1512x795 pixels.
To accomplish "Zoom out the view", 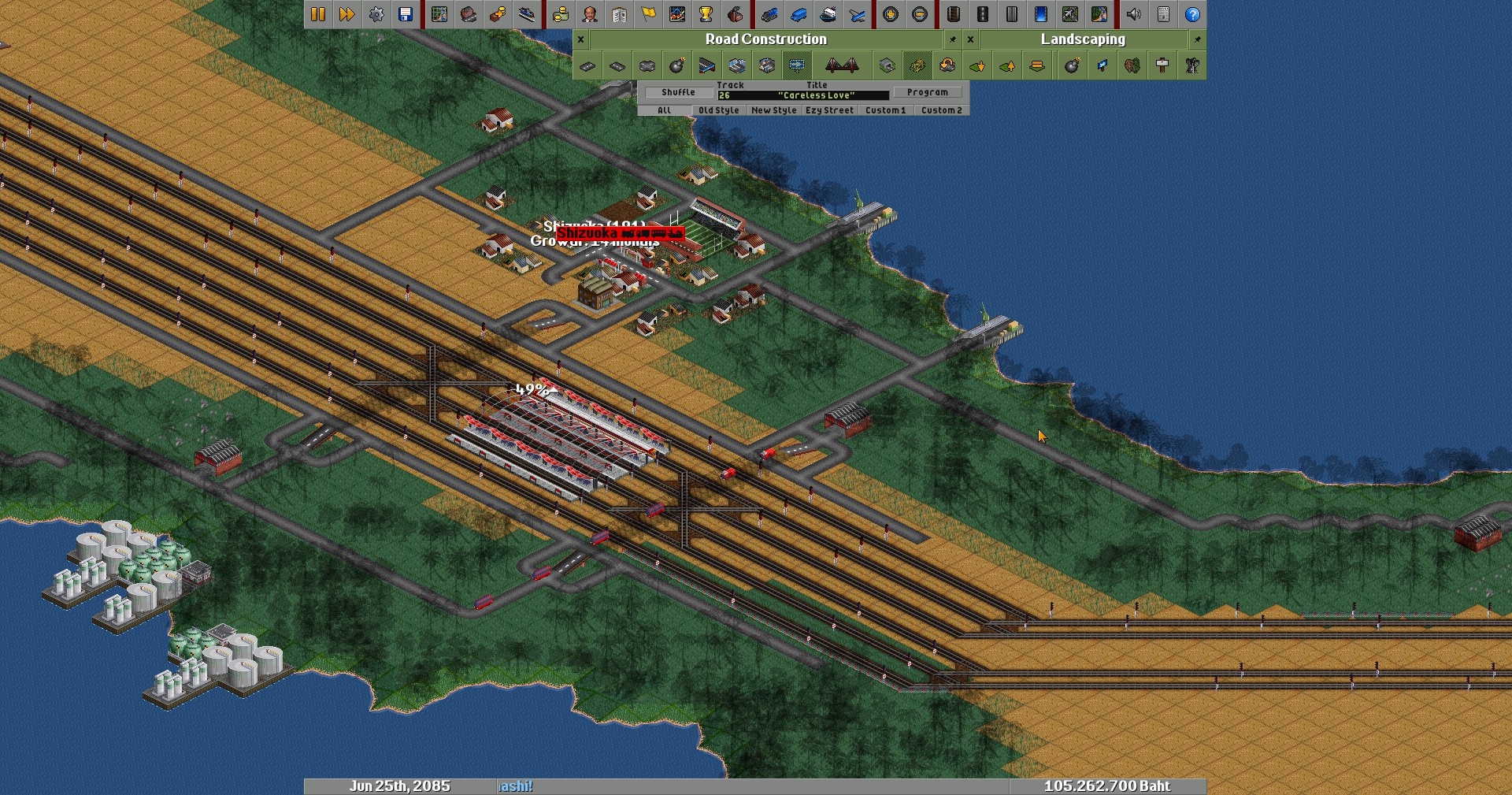I will 919,14.
